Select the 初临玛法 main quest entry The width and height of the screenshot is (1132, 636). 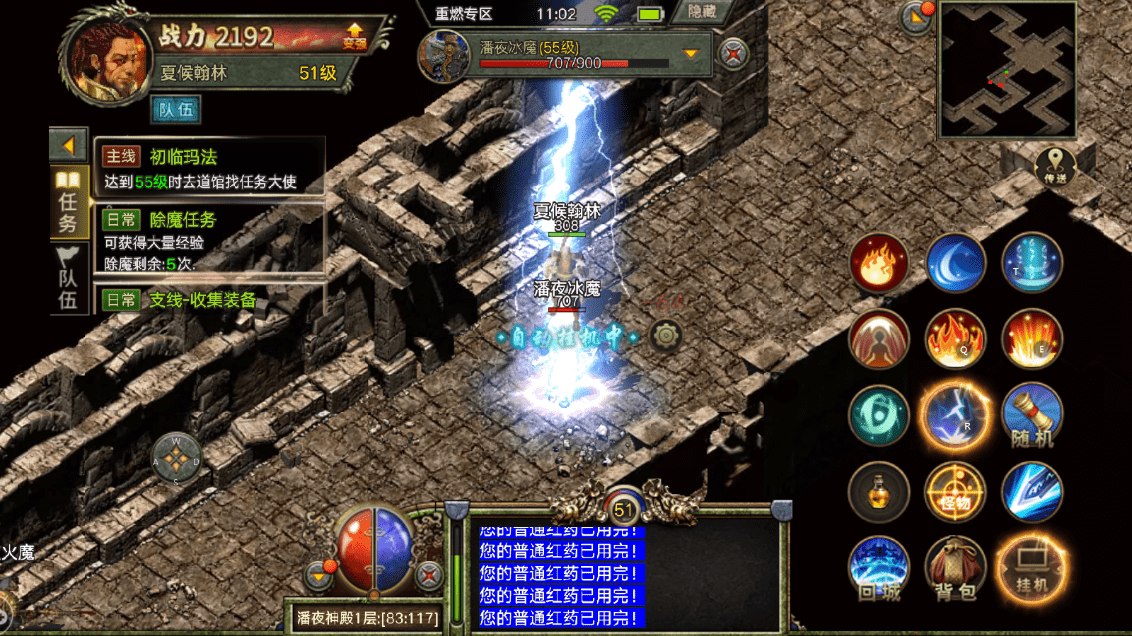click(x=210, y=167)
